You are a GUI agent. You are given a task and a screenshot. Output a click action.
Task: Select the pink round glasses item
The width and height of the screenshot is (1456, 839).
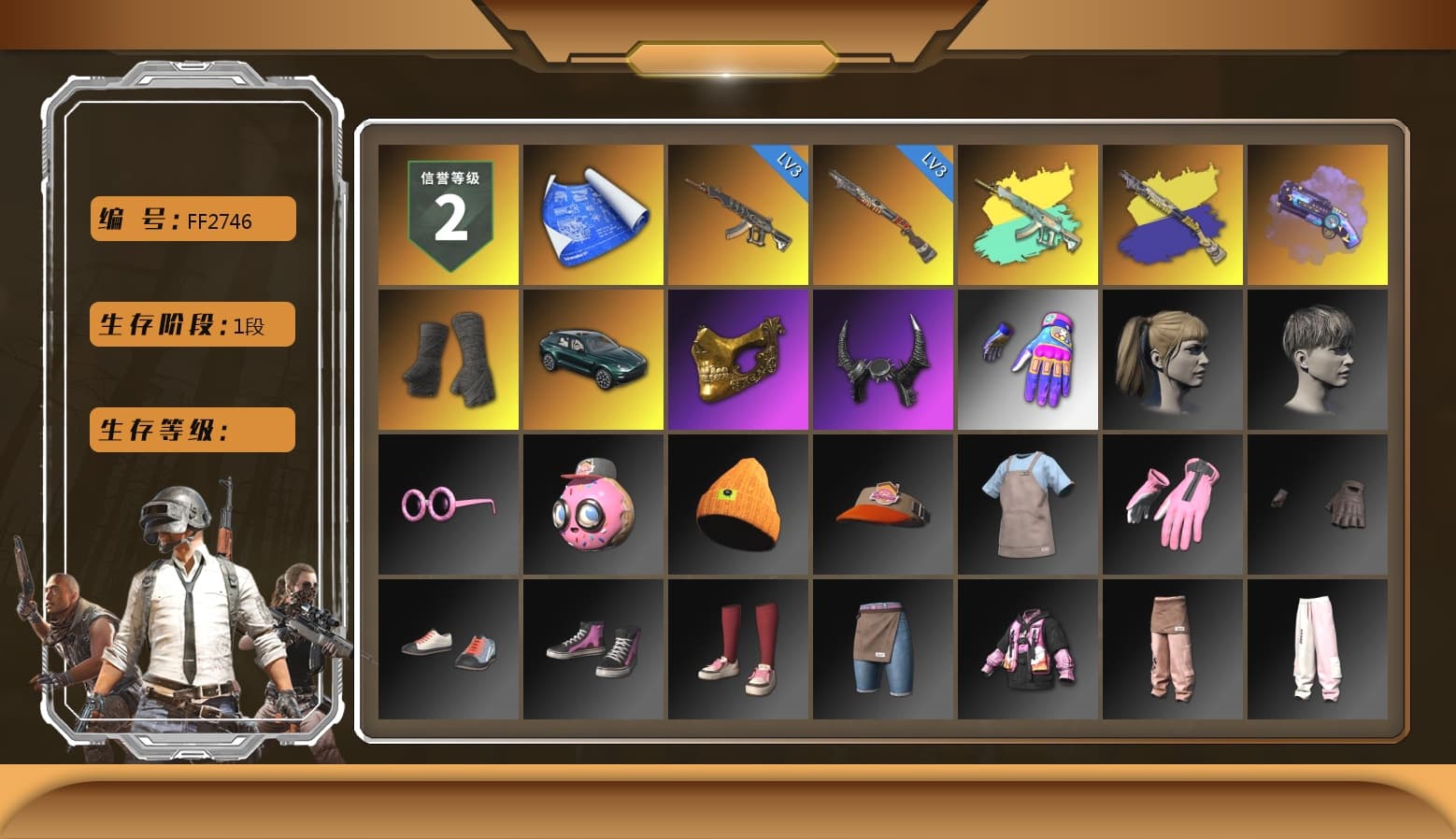(447, 504)
